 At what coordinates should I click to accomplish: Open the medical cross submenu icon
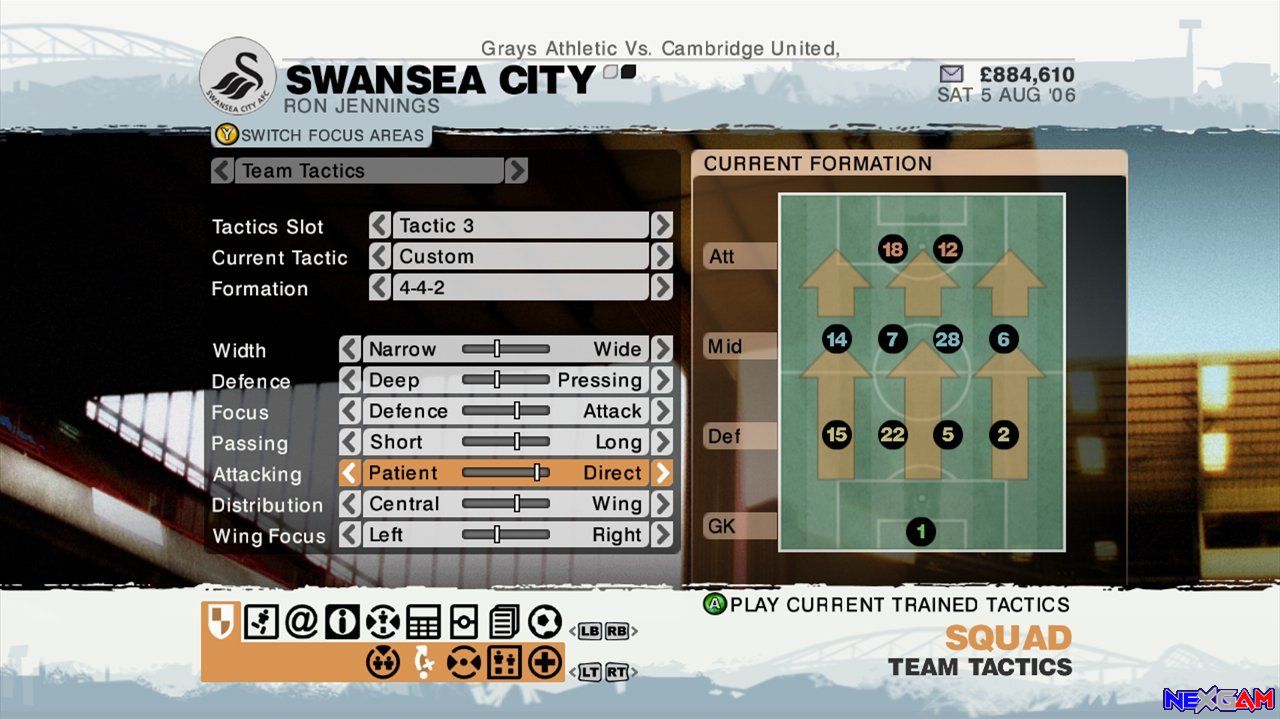click(x=545, y=662)
